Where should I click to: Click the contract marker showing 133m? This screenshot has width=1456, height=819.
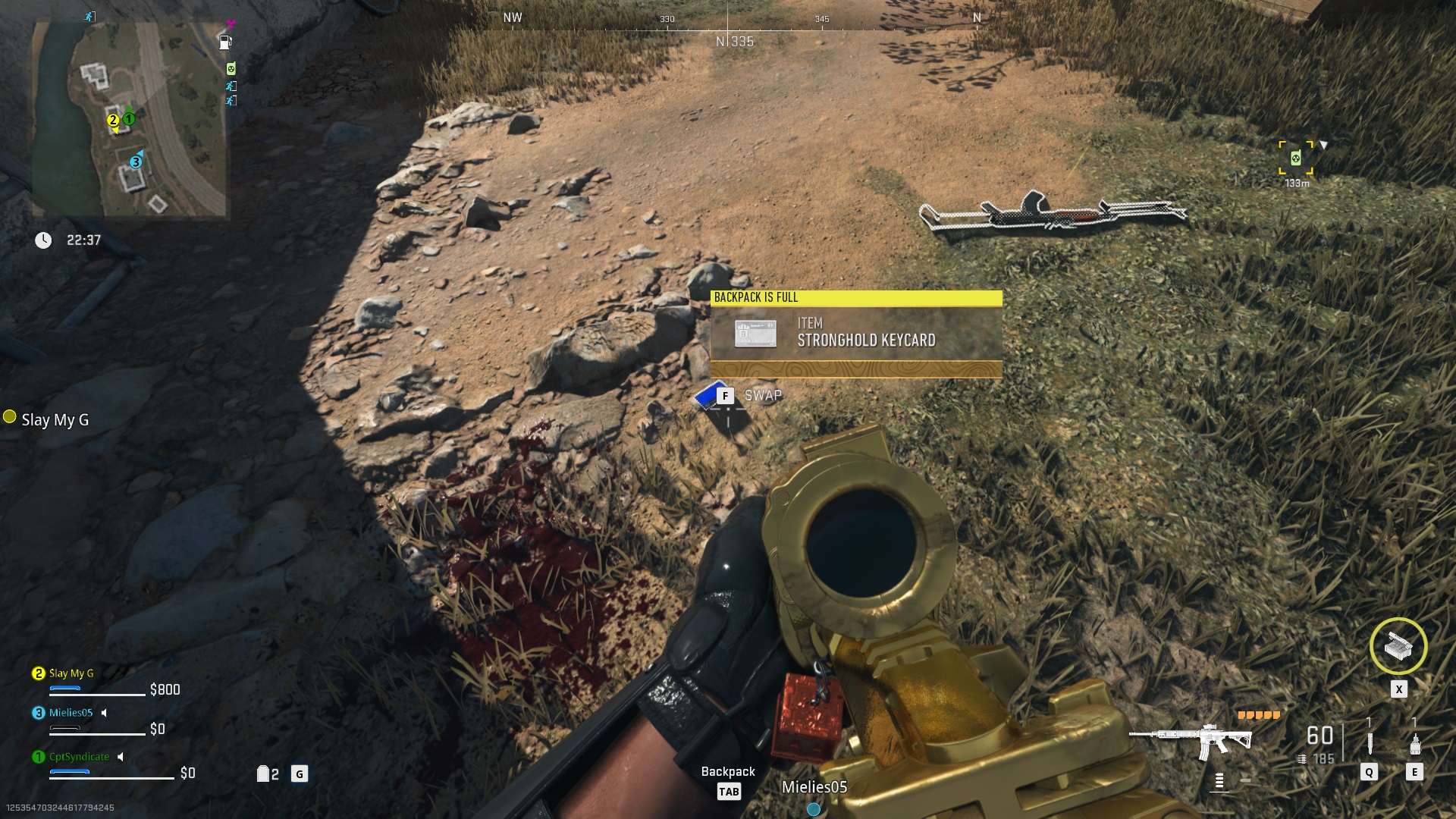pos(1297,157)
